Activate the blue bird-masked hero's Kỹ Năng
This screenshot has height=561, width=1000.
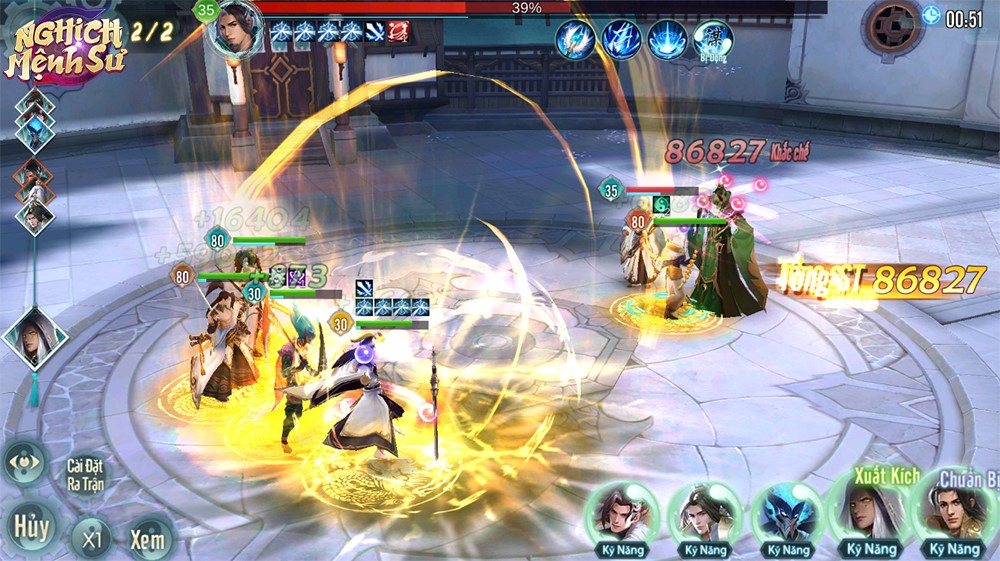pos(787,516)
